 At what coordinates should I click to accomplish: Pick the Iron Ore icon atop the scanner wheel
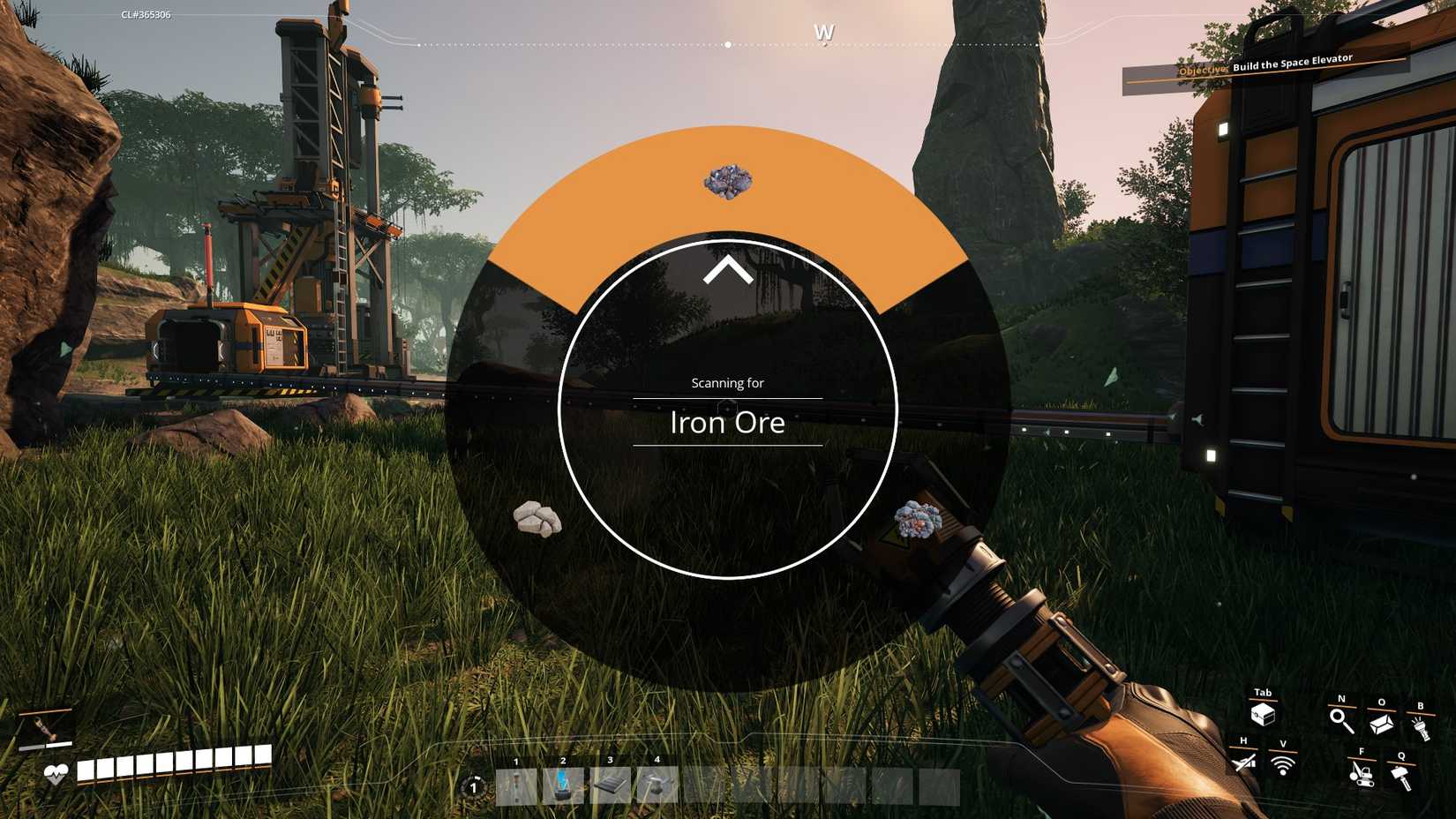(728, 182)
